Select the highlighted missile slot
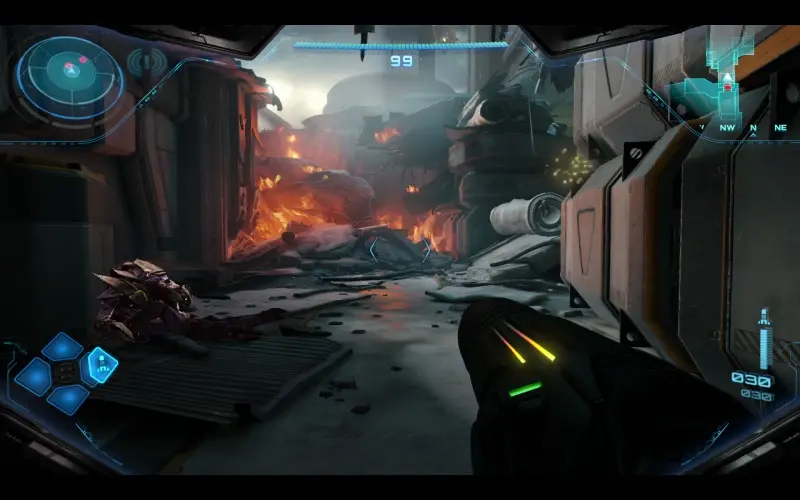Screen dimensions: 800x500 point(100,364)
